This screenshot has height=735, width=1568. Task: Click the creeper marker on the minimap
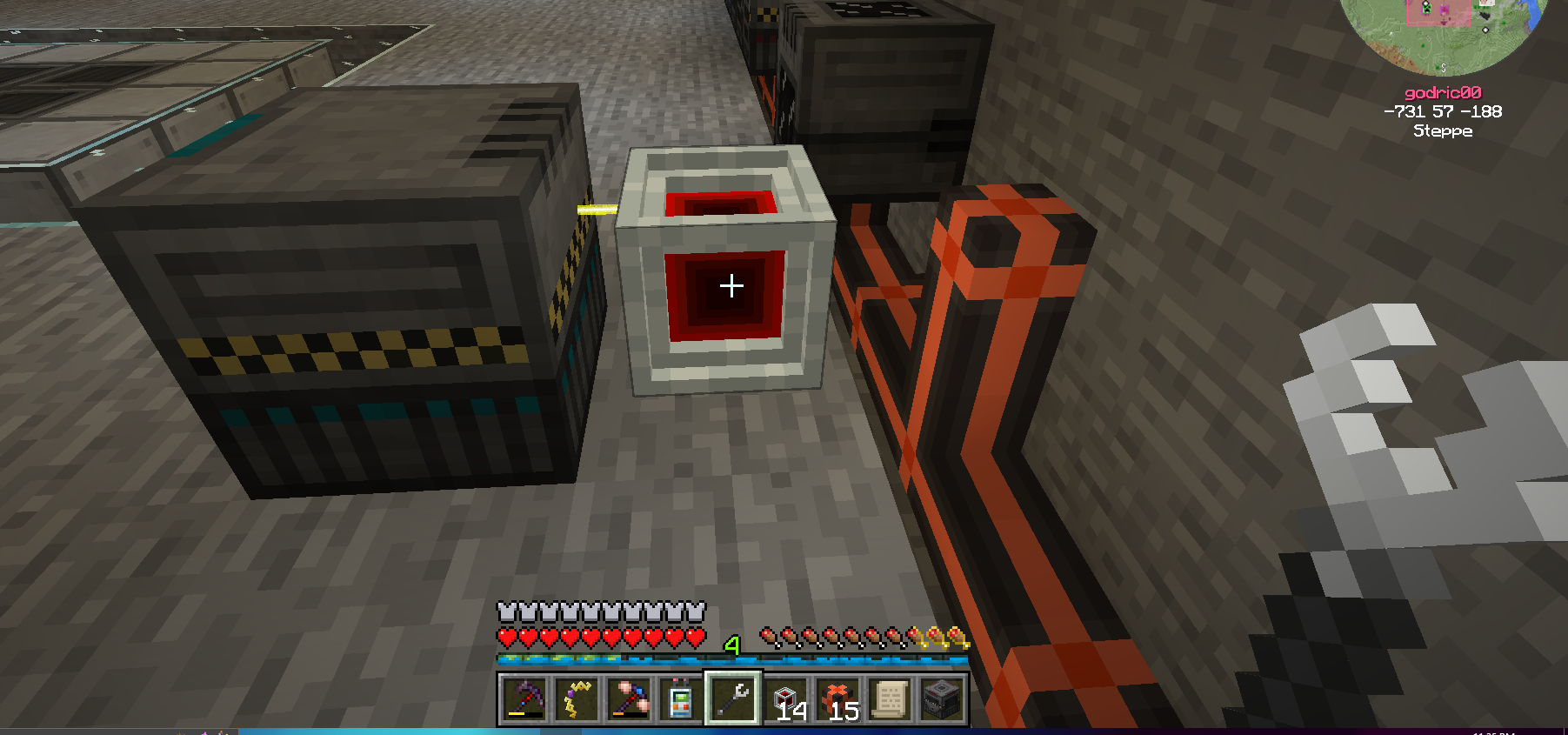(1426, 10)
